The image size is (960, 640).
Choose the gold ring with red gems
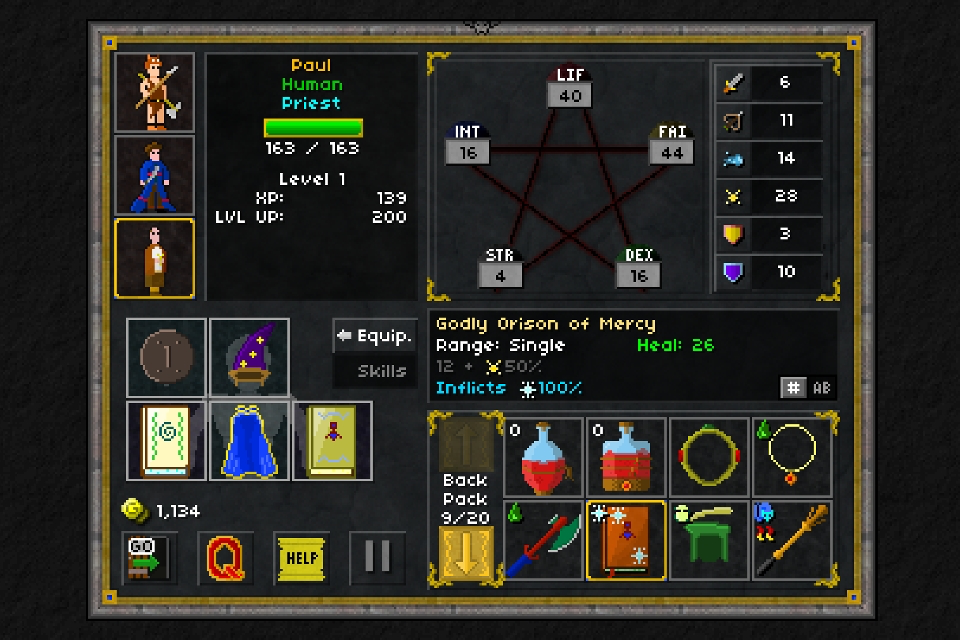pyautogui.click(x=710, y=458)
